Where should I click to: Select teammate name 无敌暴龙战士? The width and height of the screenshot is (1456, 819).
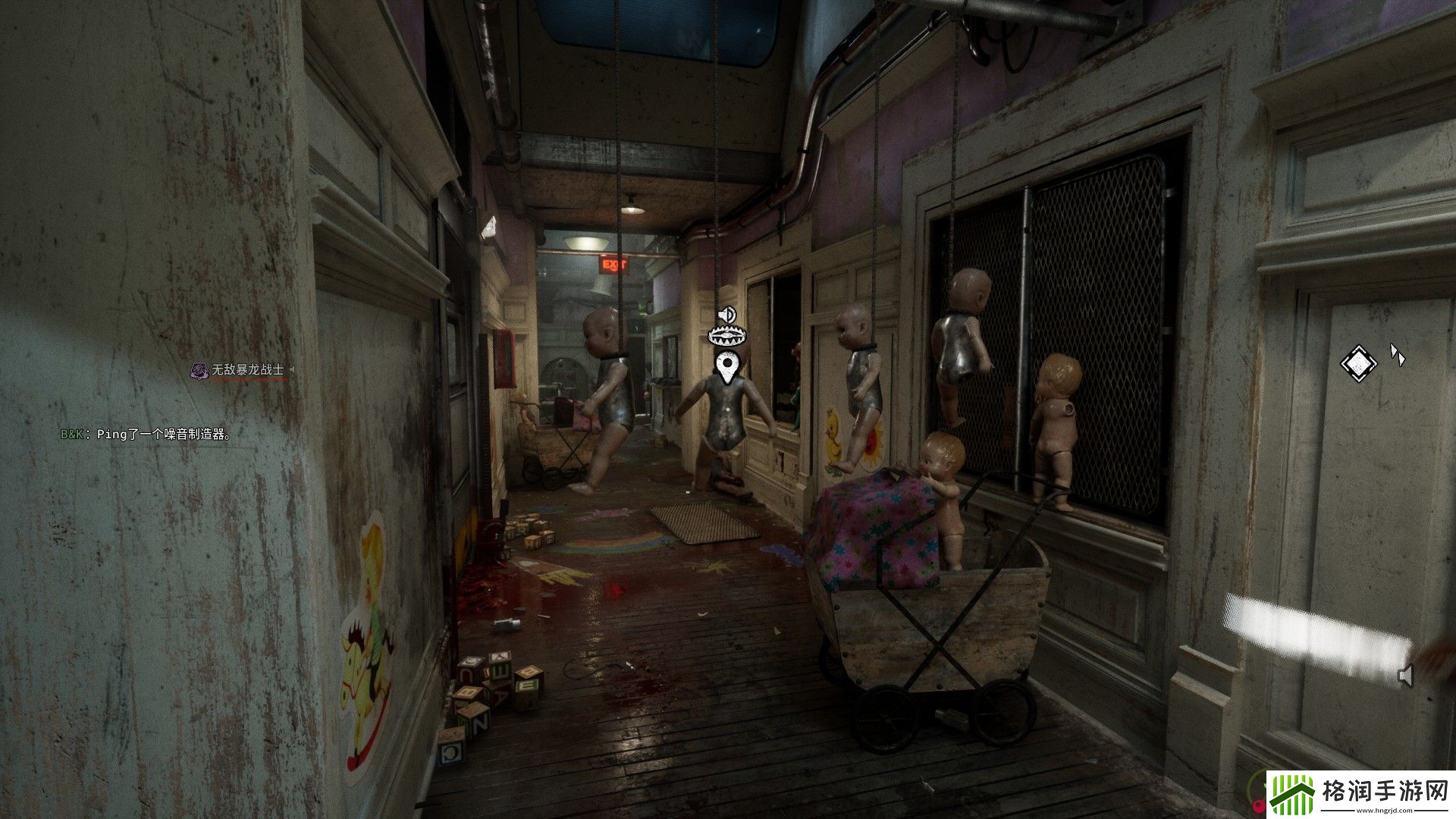(247, 370)
